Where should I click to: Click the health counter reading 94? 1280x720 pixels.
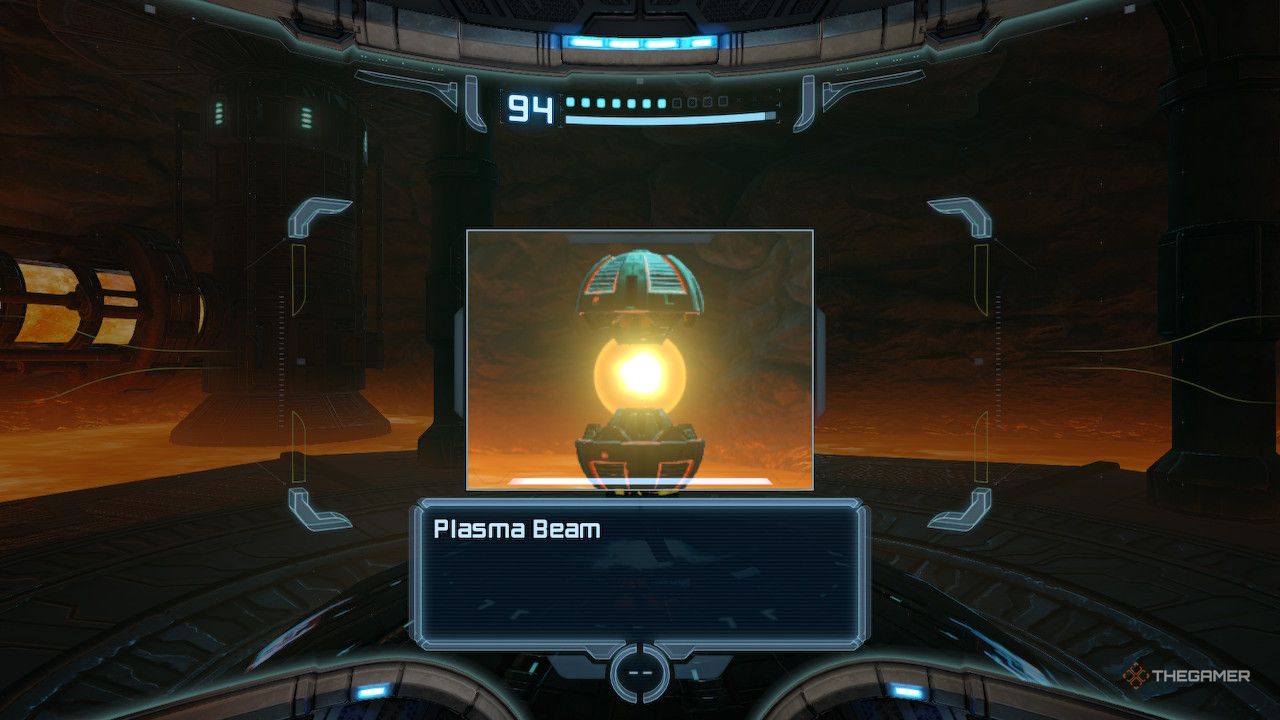click(528, 108)
